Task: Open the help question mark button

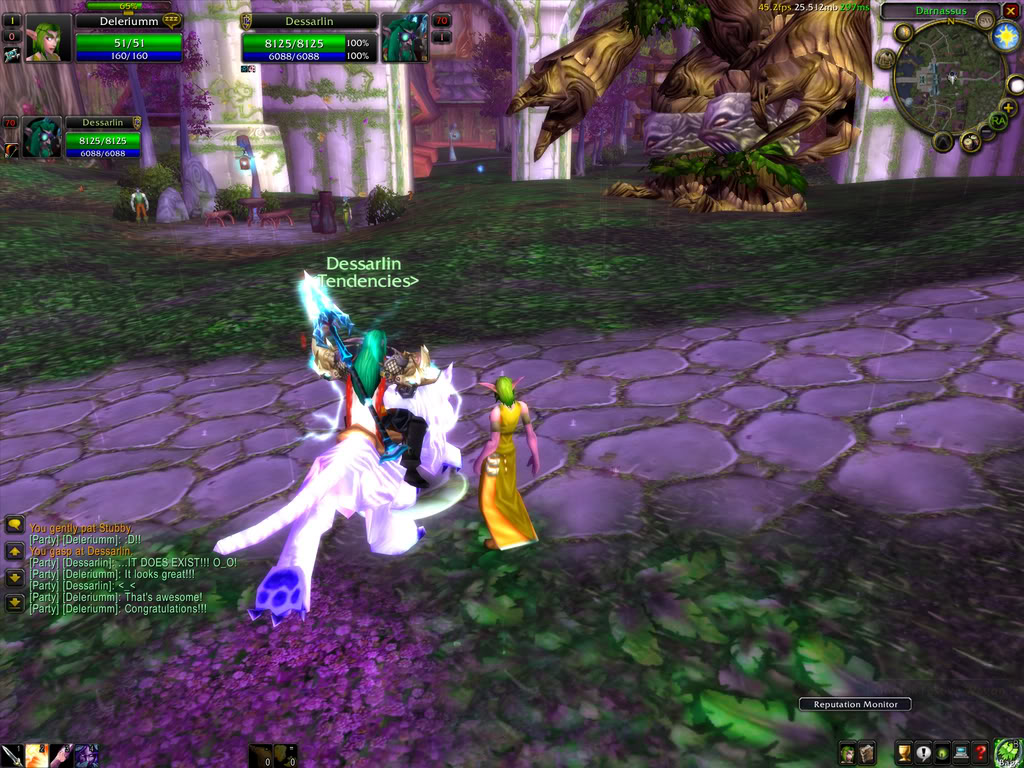Action: pos(981,753)
